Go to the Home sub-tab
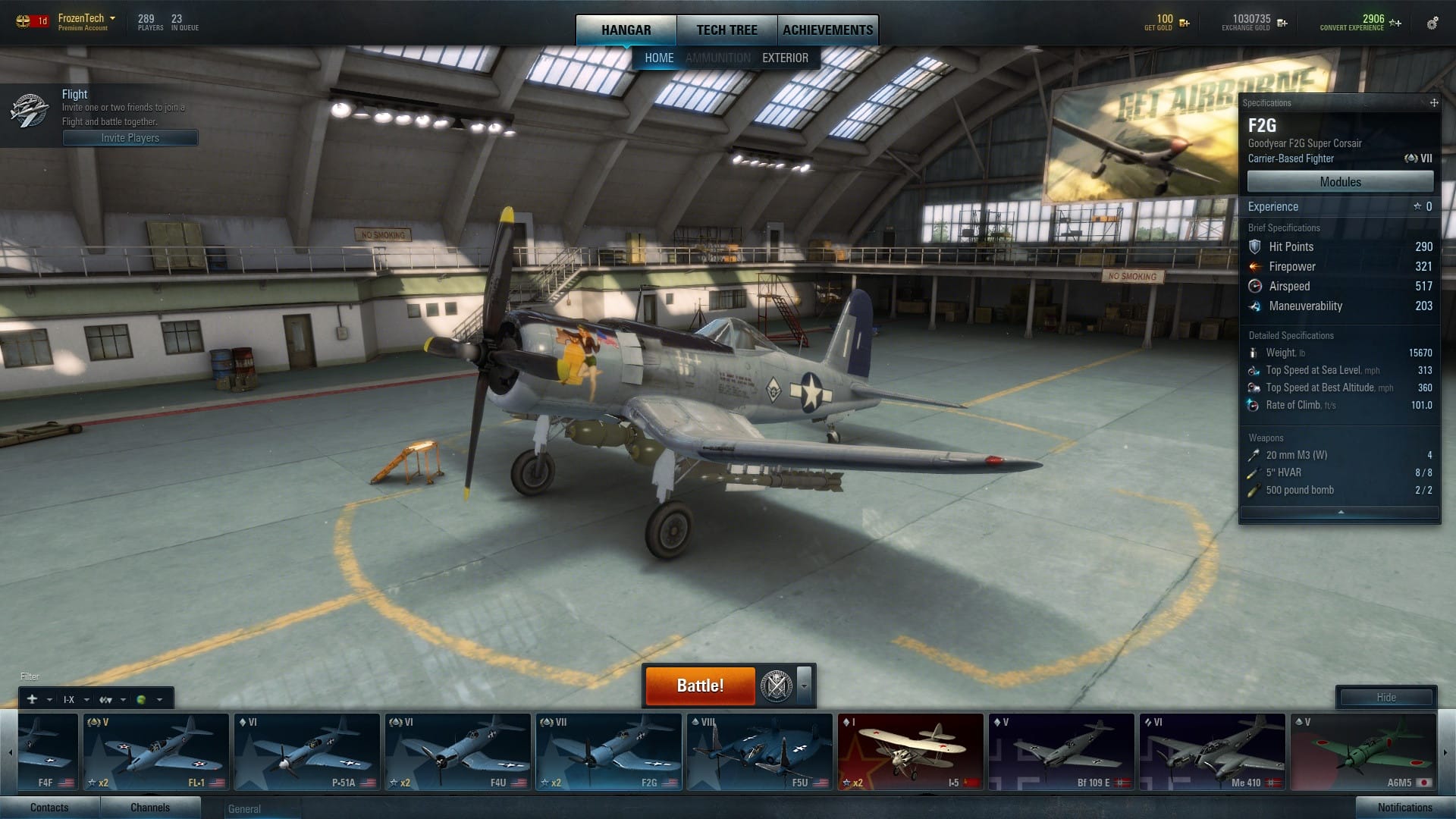This screenshot has width=1456, height=819. coord(658,58)
